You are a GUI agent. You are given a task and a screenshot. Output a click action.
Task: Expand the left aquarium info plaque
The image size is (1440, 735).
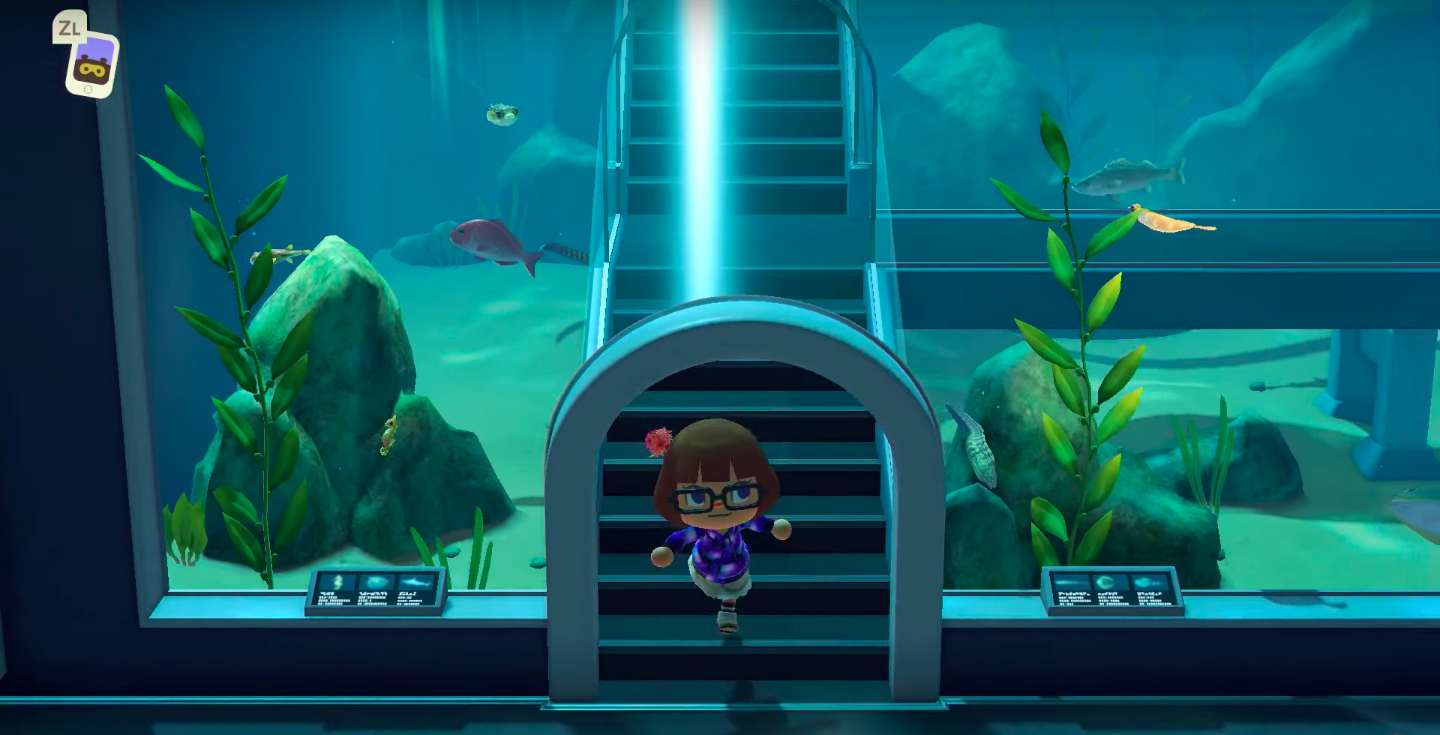(375, 590)
